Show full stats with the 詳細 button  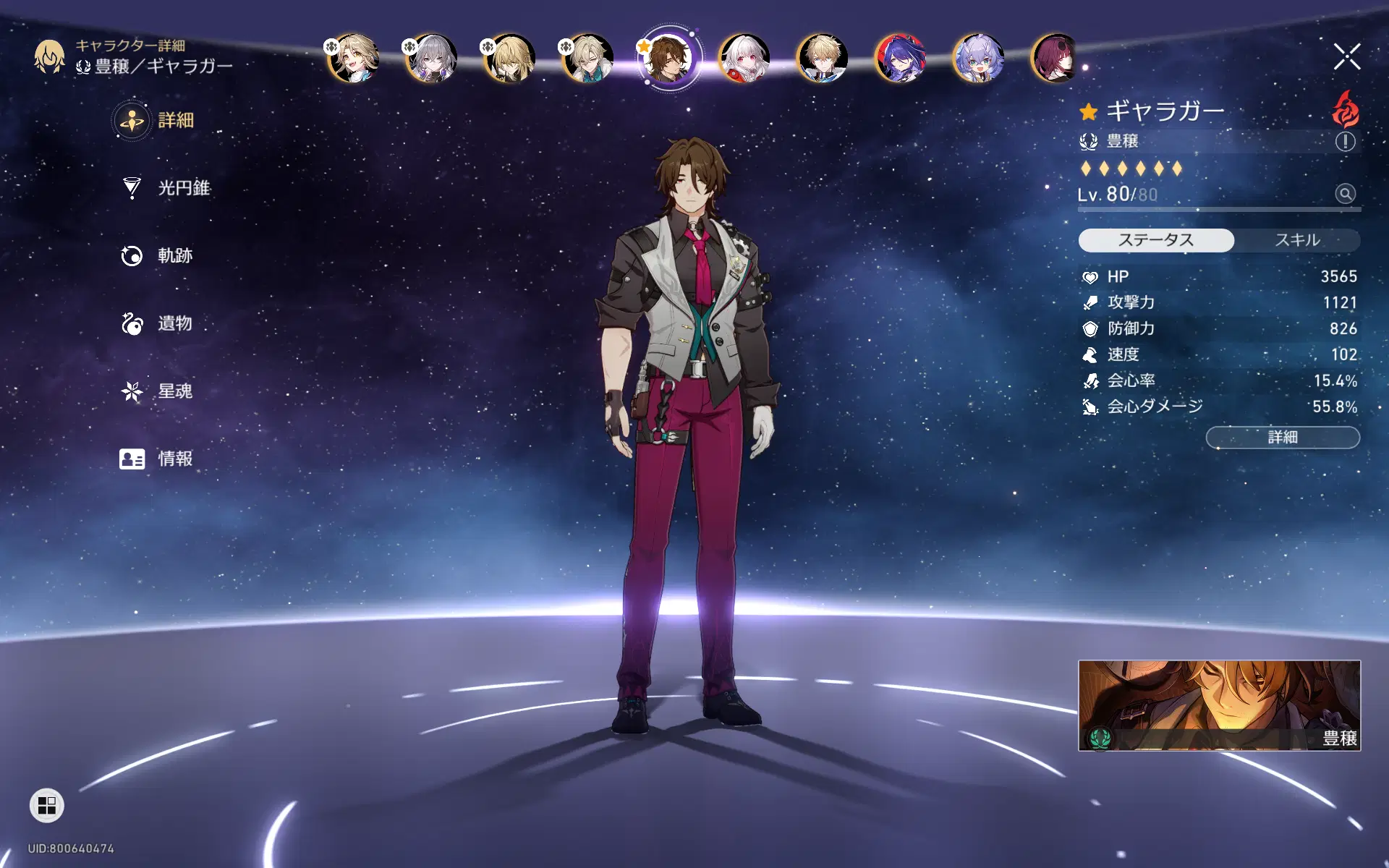coord(1283,438)
